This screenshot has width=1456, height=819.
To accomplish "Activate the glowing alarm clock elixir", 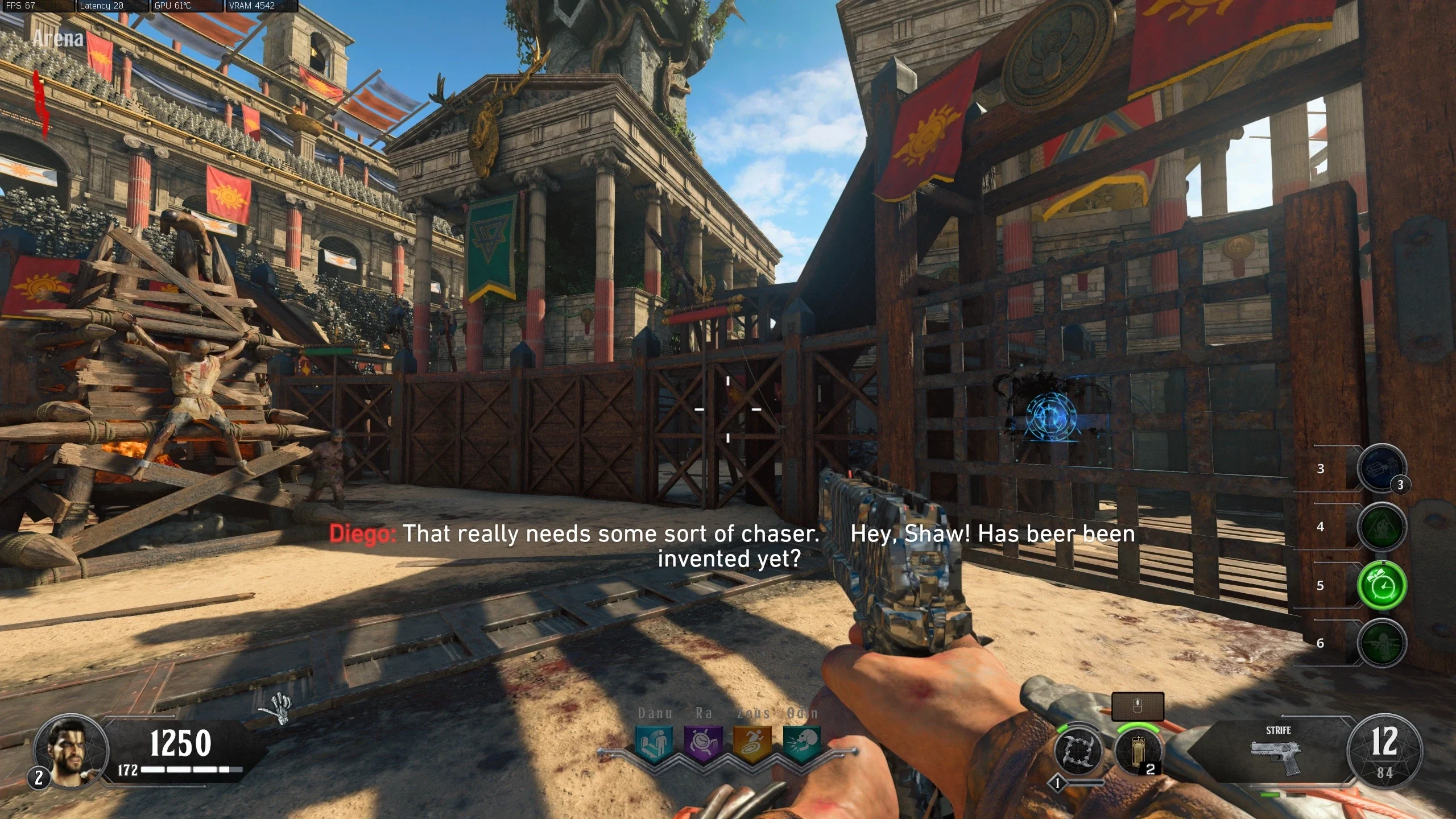I will coord(1381,585).
